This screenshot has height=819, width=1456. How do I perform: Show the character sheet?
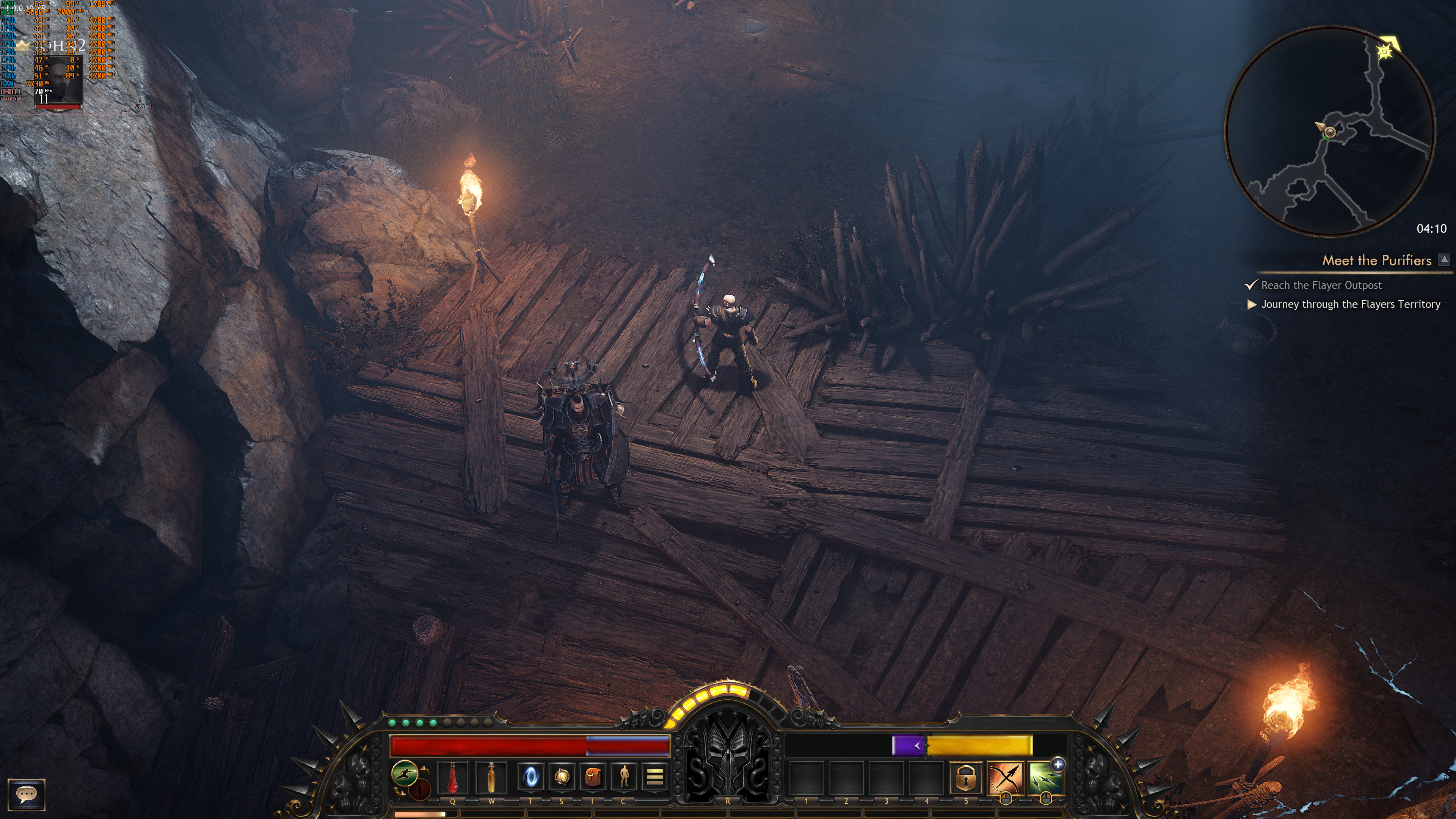[623, 777]
